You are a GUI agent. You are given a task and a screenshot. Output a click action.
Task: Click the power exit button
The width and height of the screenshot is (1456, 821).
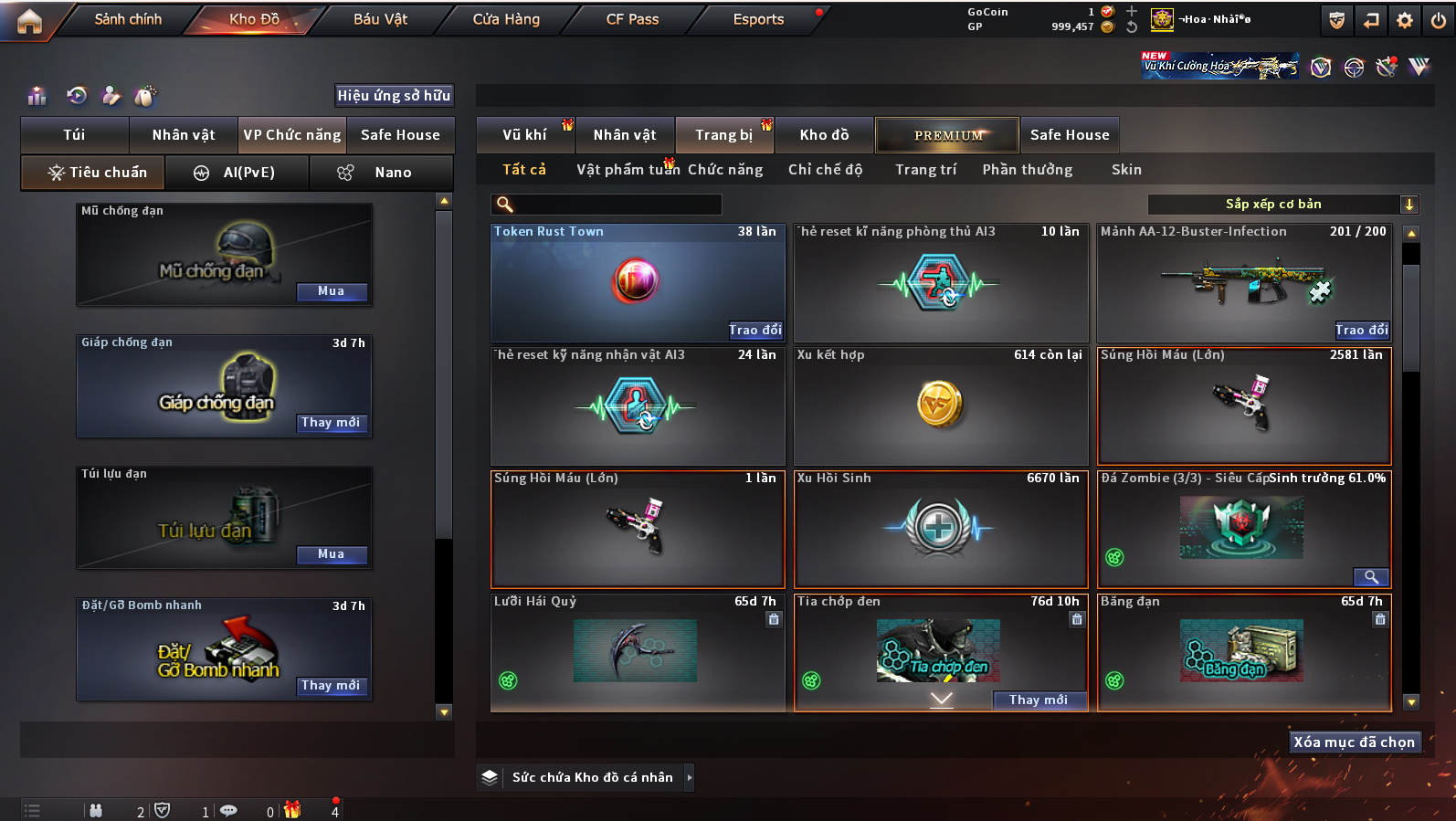[x=1439, y=20]
